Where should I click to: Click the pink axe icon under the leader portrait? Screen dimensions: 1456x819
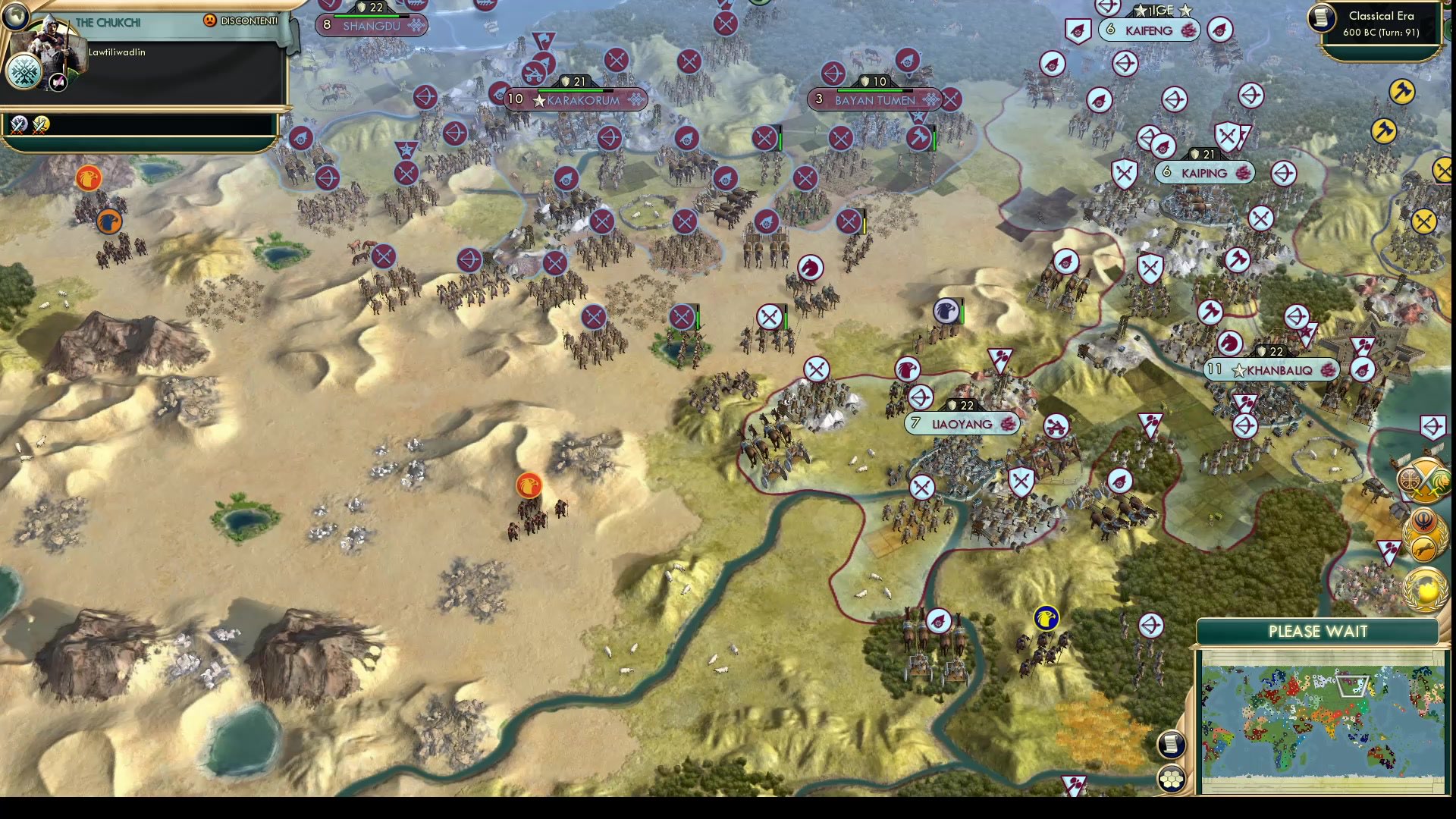(58, 81)
